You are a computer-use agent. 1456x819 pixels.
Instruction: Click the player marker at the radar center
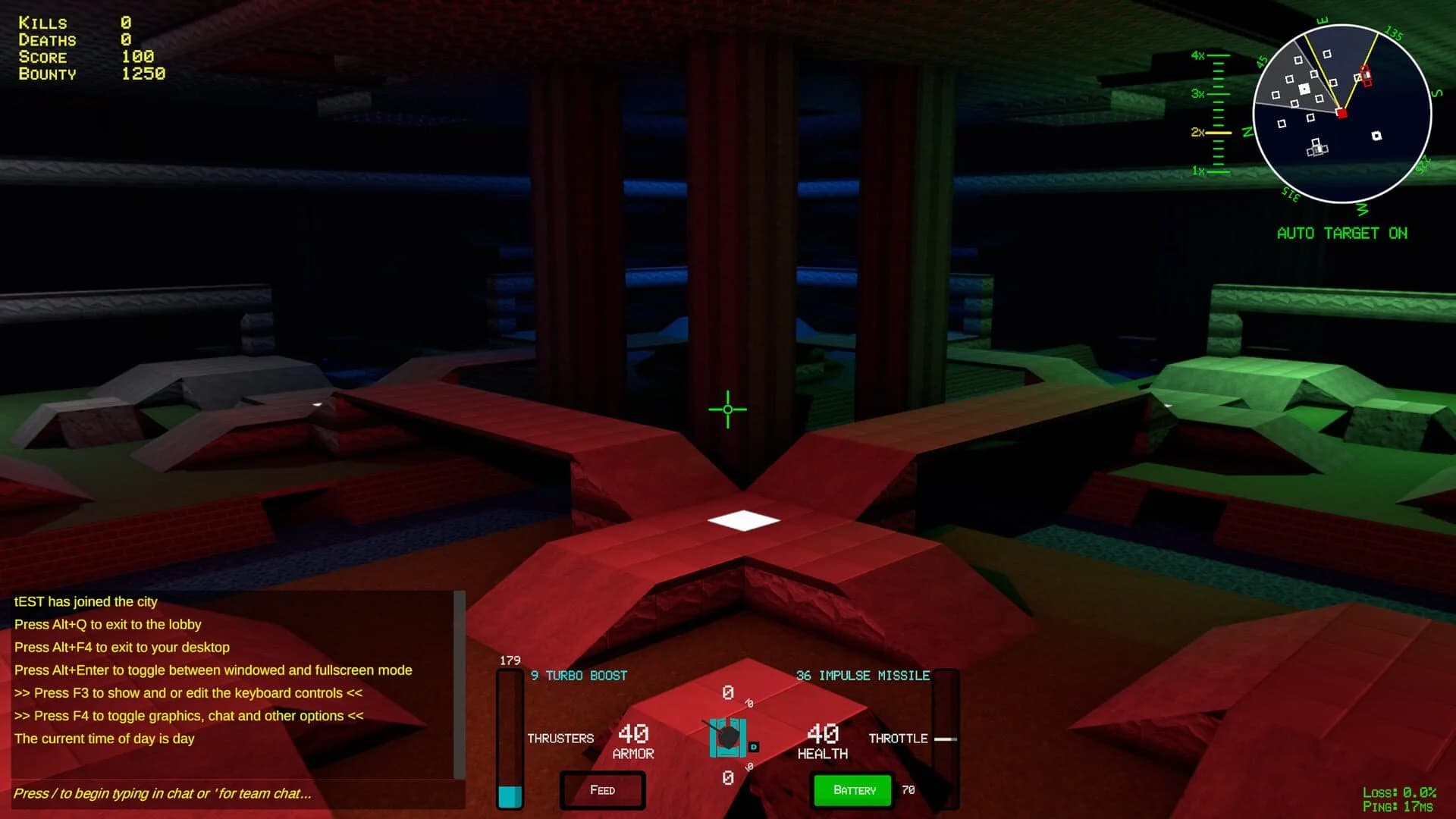[1342, 112]
